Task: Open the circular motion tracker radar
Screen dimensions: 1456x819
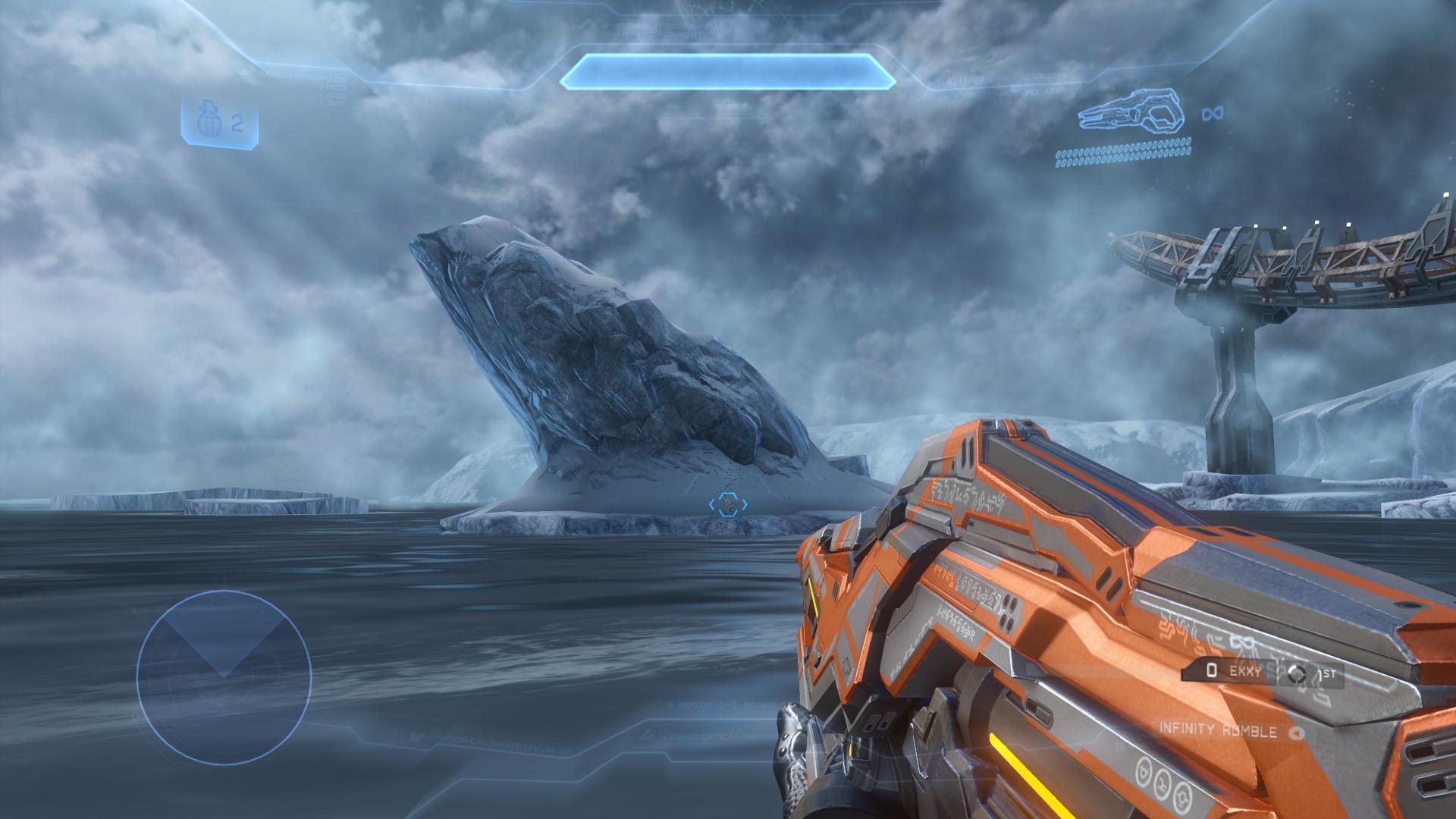Action: [x=224, y=677]
